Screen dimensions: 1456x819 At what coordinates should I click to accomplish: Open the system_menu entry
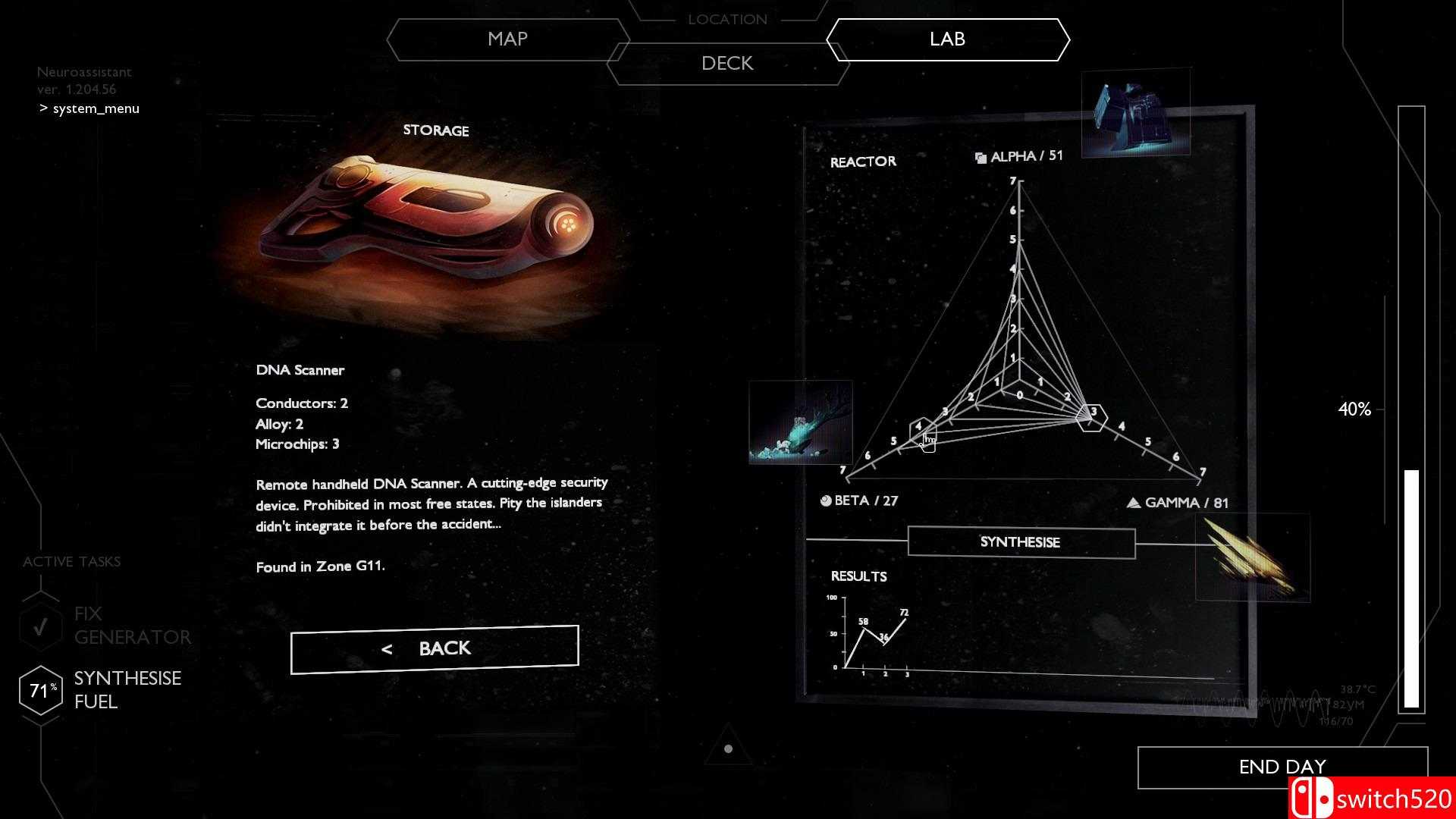(96, 108)
